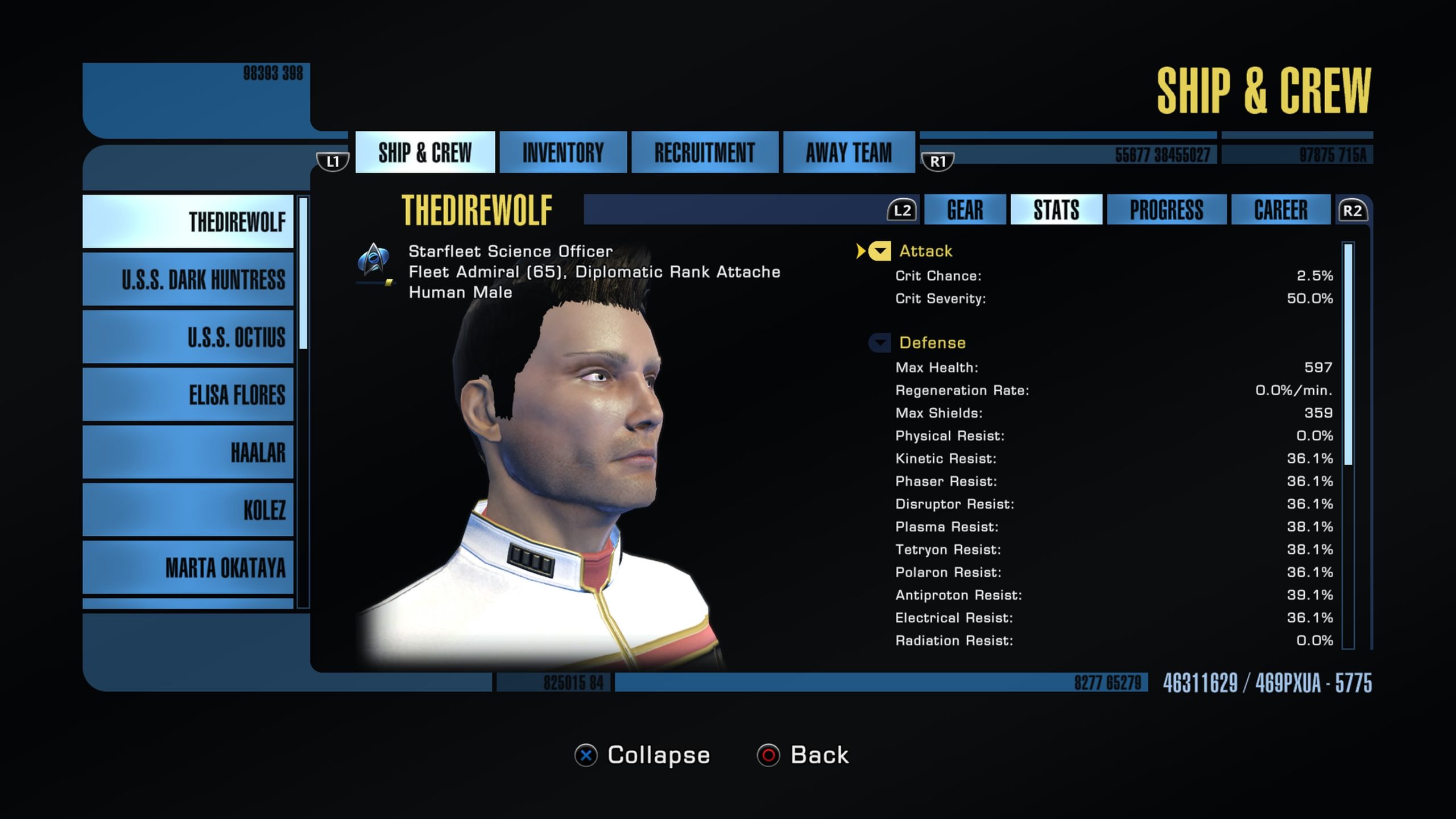1456x819 pixels.
Task: Switch to the Inventory tab
Action: [x=563, y=152]
